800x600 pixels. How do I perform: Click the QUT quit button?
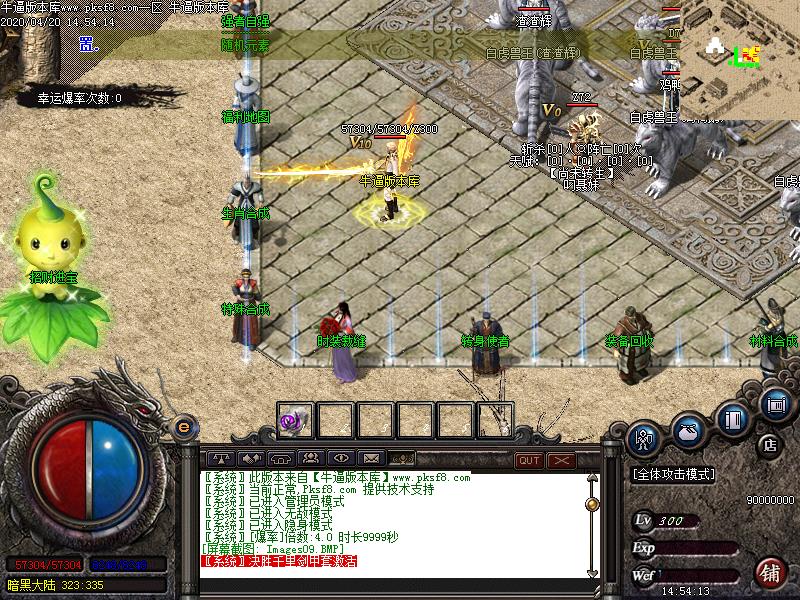[x=529, y=460]
